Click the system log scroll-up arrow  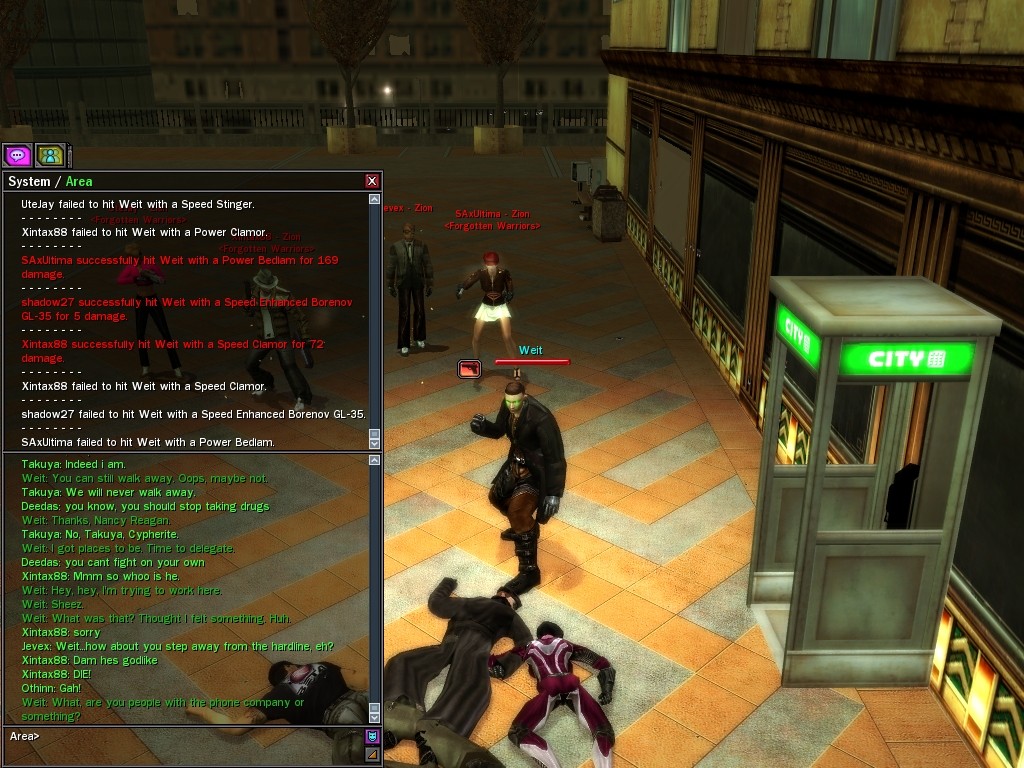375,200
